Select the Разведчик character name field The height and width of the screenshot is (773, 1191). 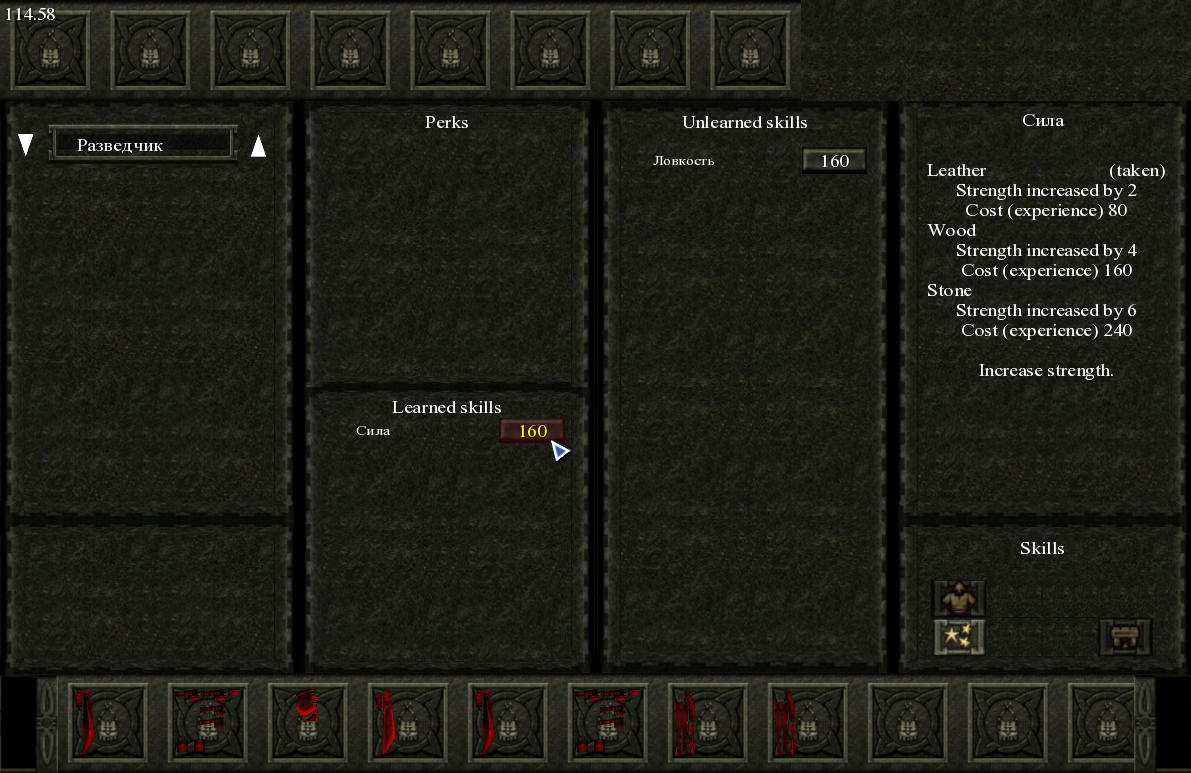tap(142, 145)
